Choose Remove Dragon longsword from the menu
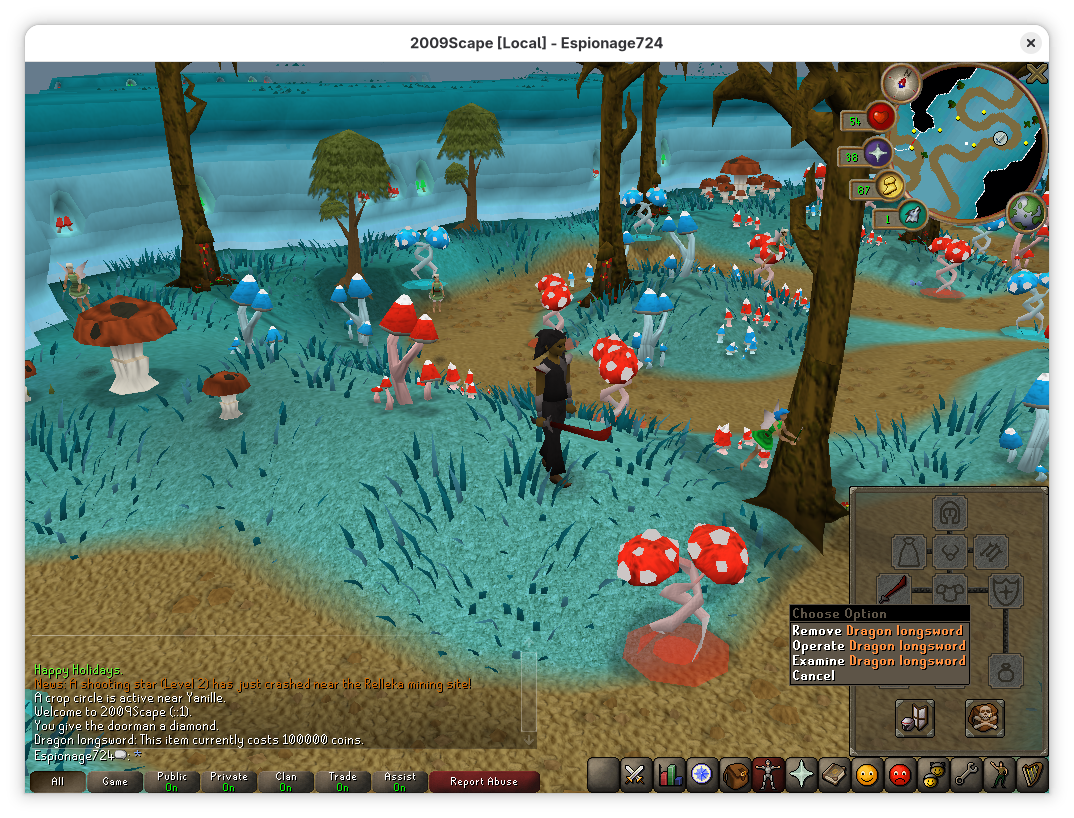 (877, 631)
